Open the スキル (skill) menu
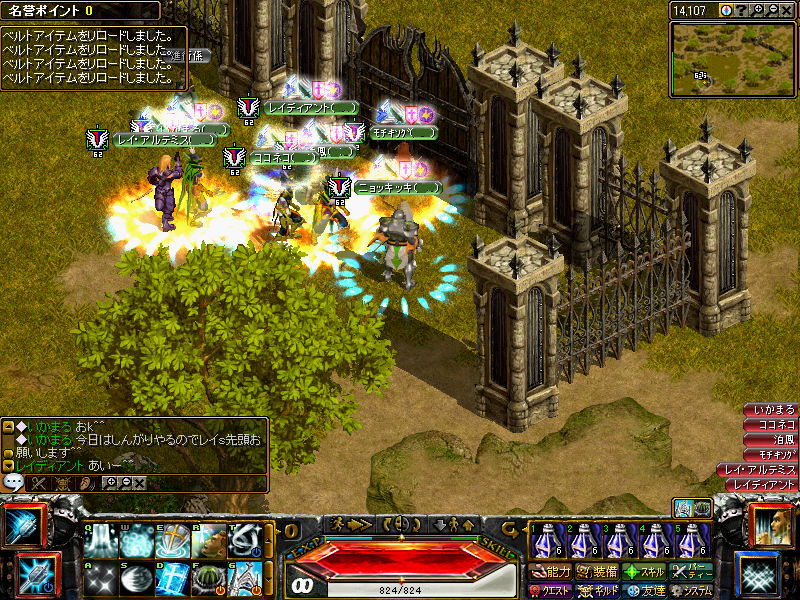Viewport: 800px width, 600px height. pos(645,572)
